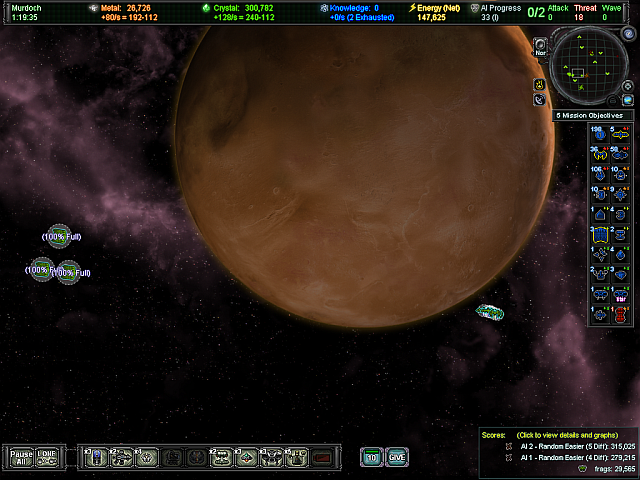The width and height of the screenshot is (640, 480).
Task: Click the green button left of GIVE
Action: (x=372, y=457)
